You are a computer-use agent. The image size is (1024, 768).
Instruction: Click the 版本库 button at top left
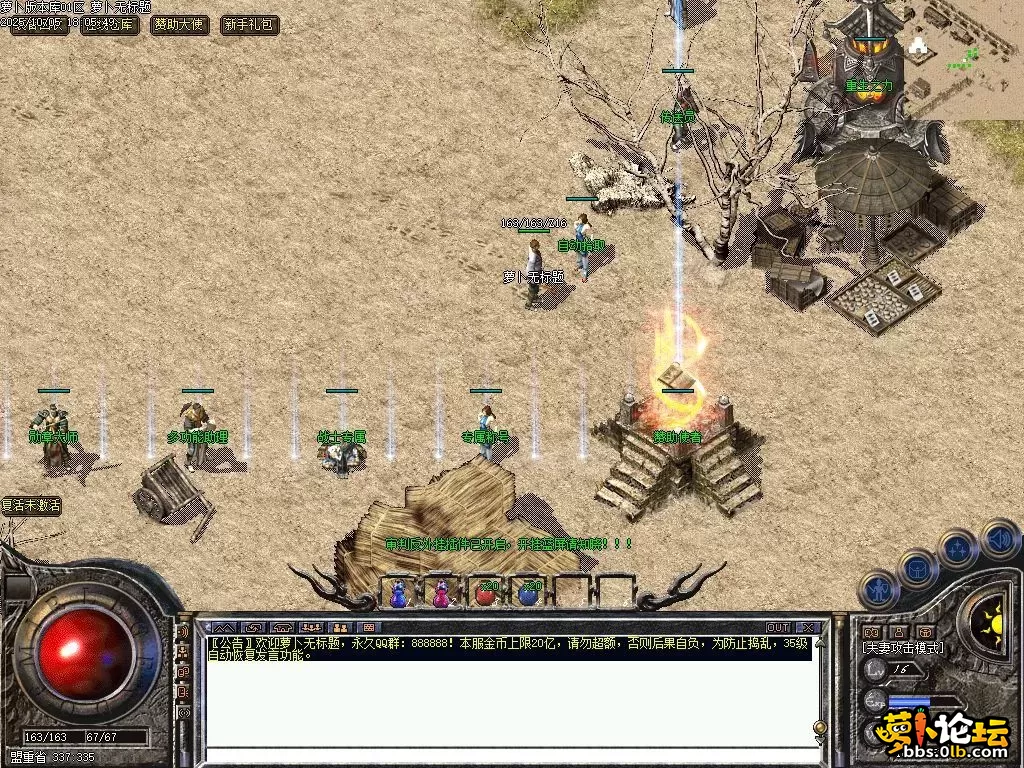[x=109, y=25]
